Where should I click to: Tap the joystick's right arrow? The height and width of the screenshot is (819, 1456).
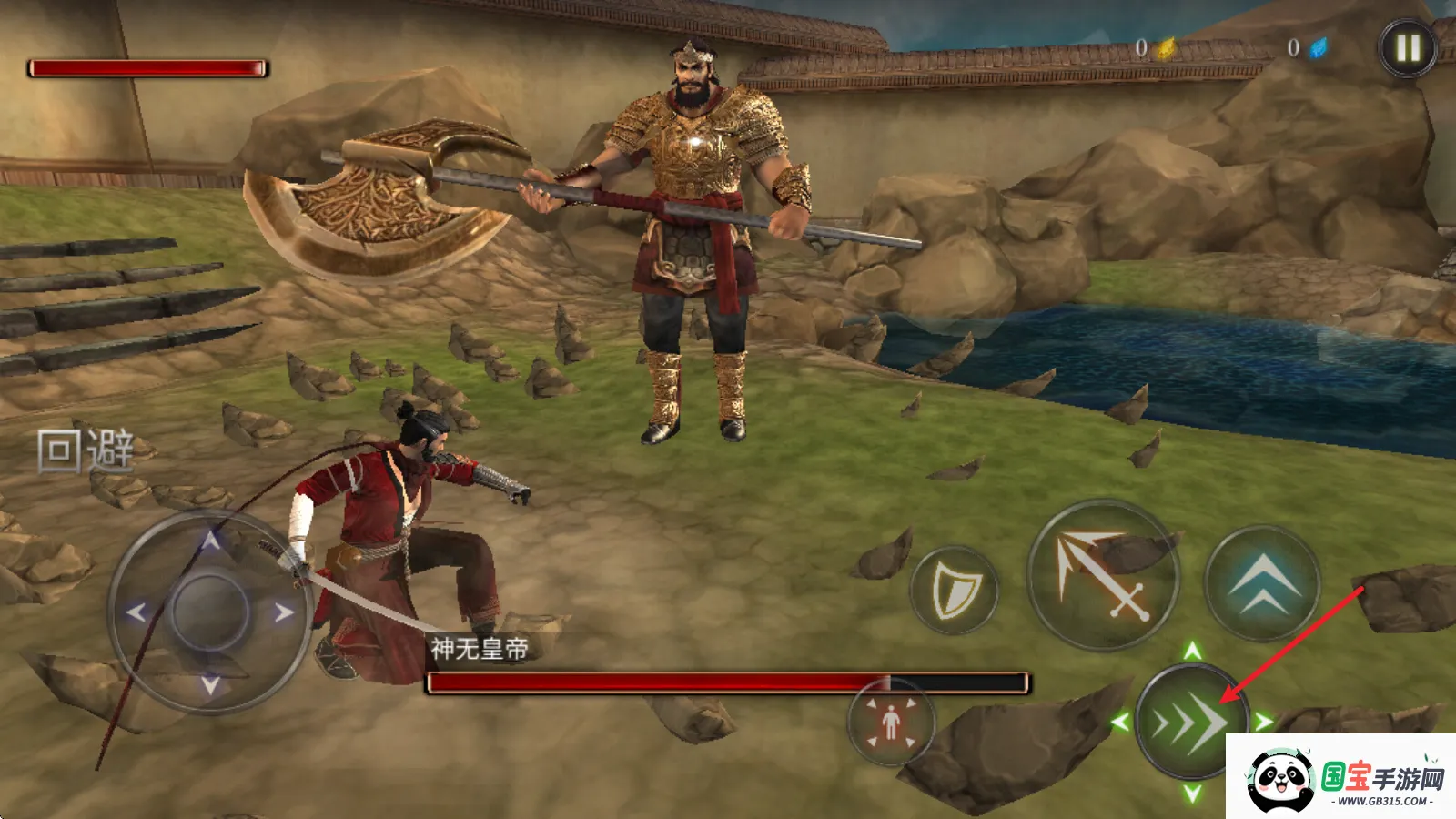pos(284,612)
